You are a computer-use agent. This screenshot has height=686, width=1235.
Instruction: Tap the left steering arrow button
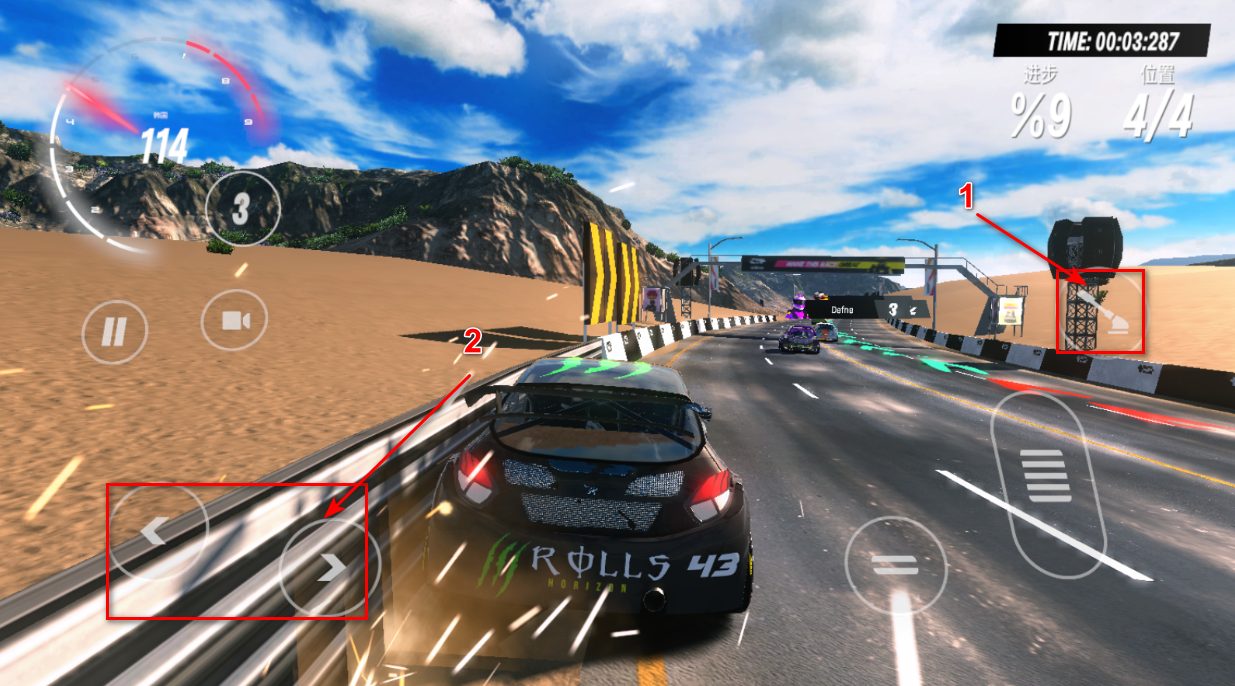157,531
